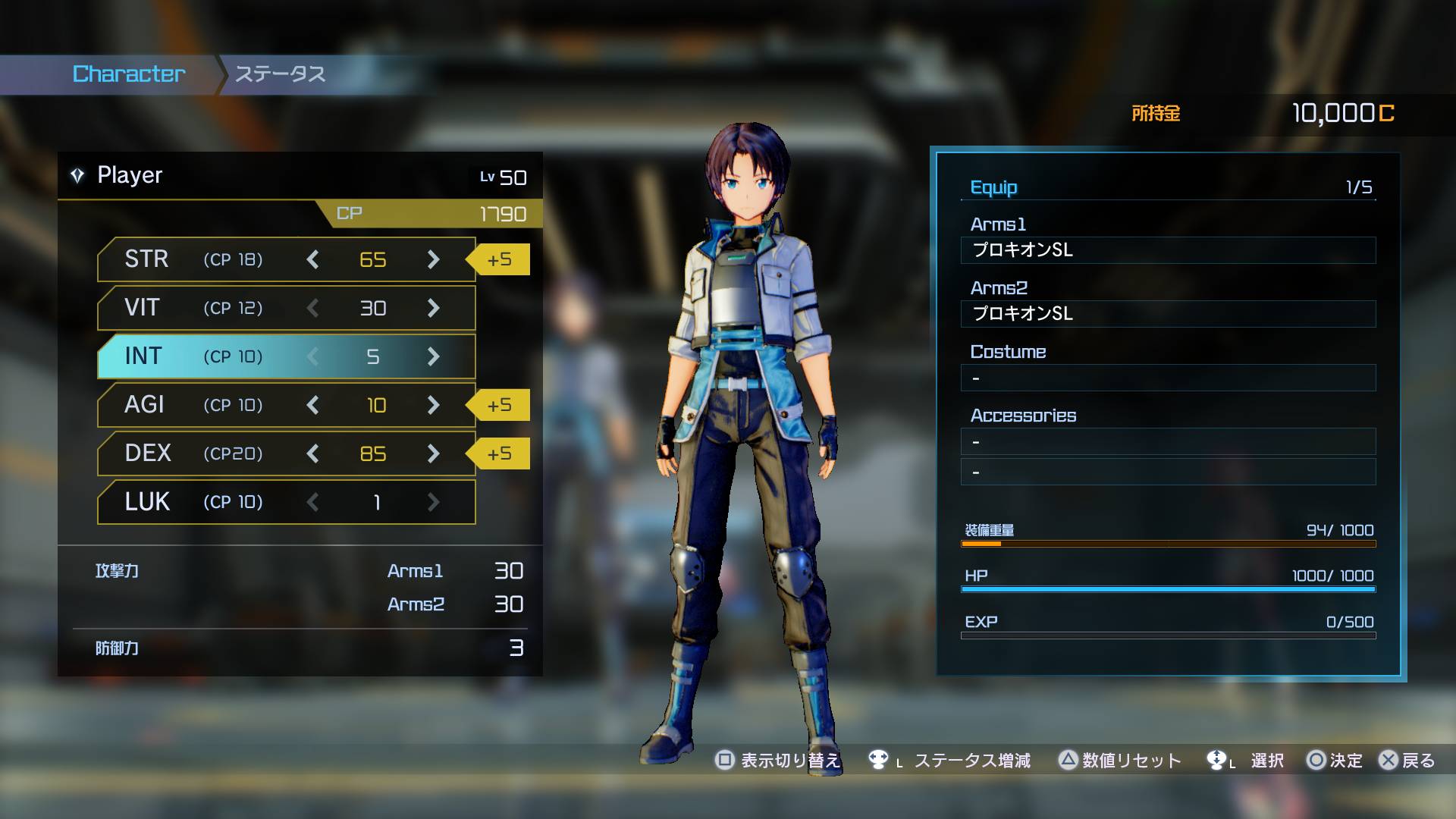1456x819 pixels.
Task: Decrease the DEX stat value
Action: [x=312, y=453]
